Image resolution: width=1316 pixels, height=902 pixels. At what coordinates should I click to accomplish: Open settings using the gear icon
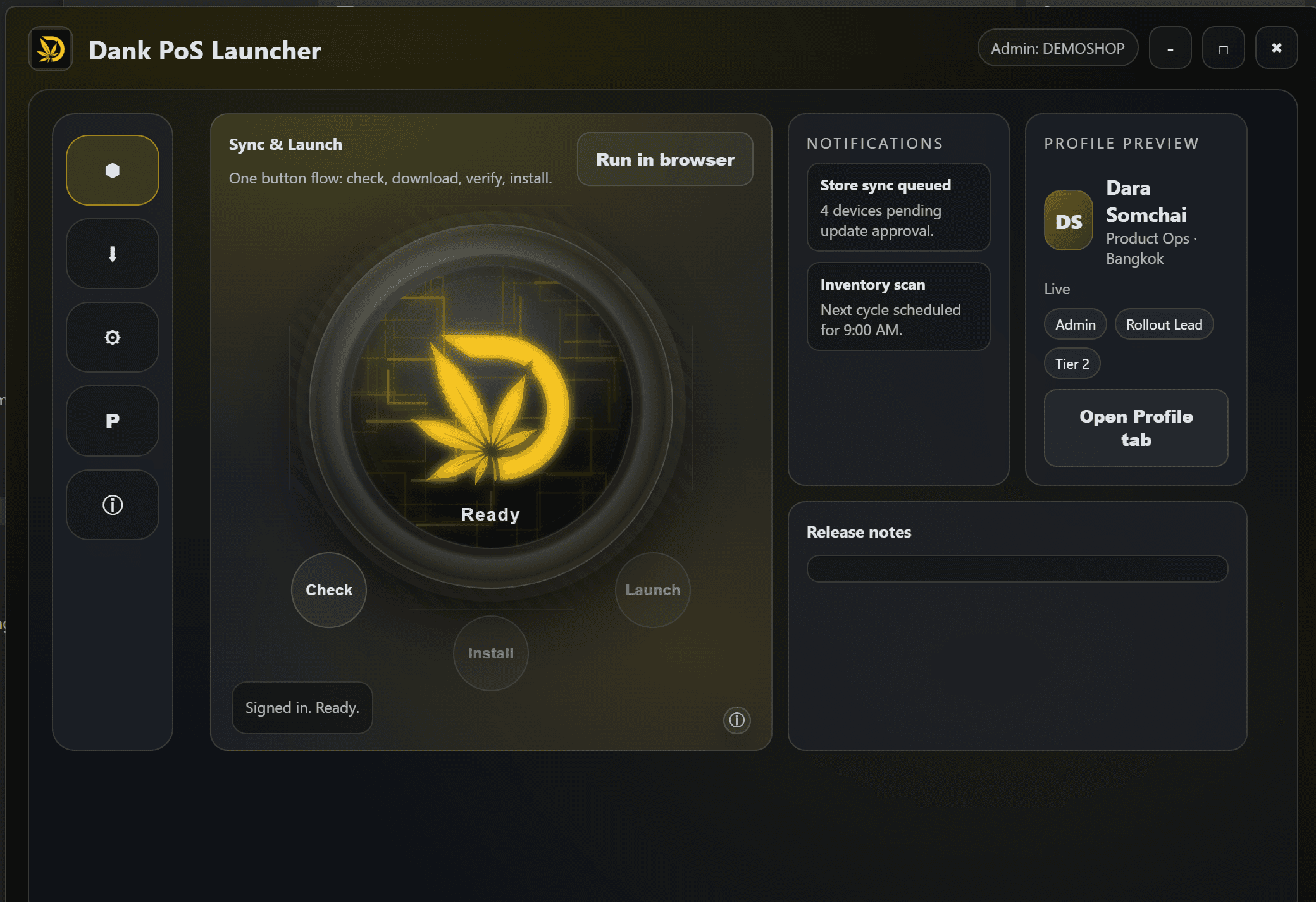[112, 337]
